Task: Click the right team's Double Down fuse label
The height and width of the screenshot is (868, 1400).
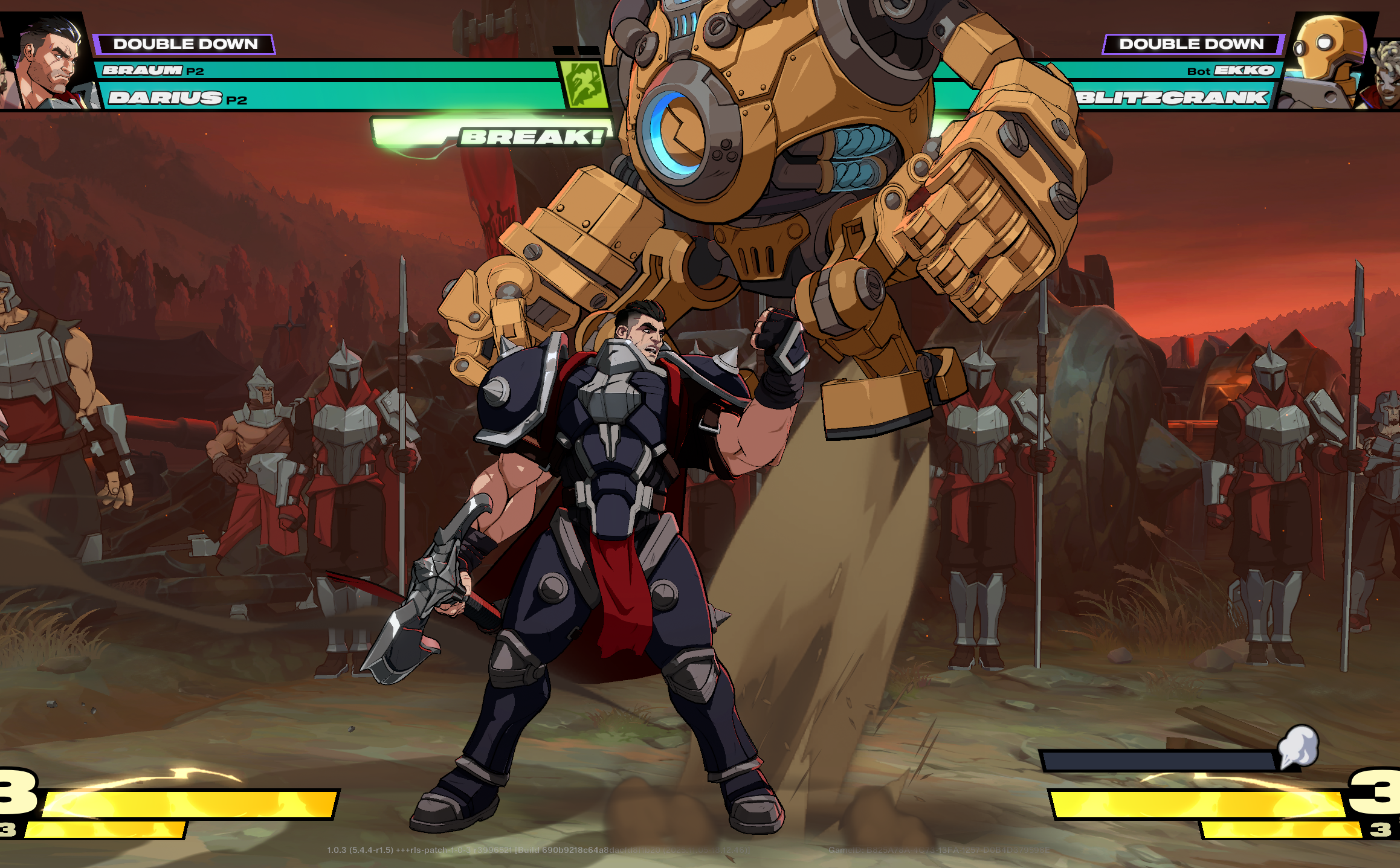Action: [x=1191, y=44]
